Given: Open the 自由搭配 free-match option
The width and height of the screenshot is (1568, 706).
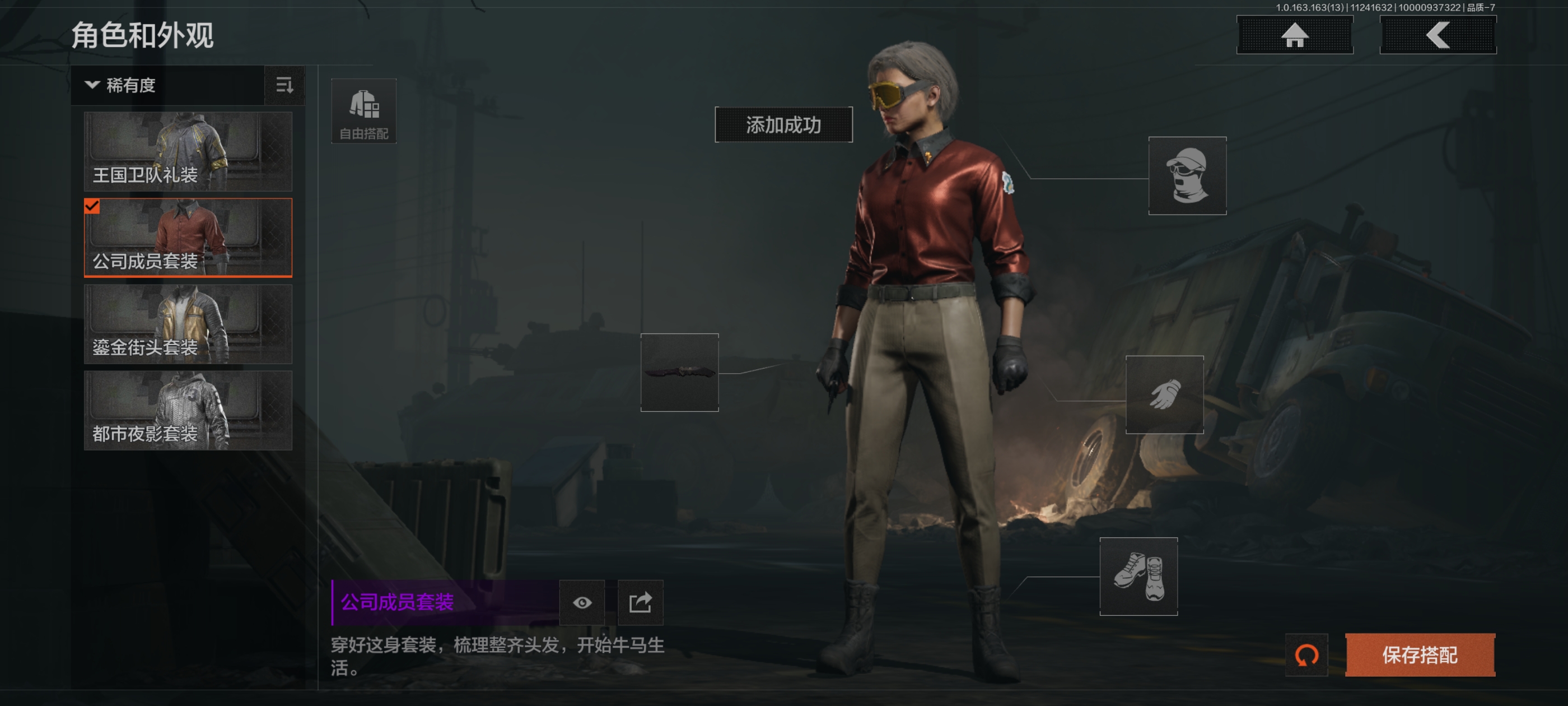Looking at the screenshot, I should [363, 111].
